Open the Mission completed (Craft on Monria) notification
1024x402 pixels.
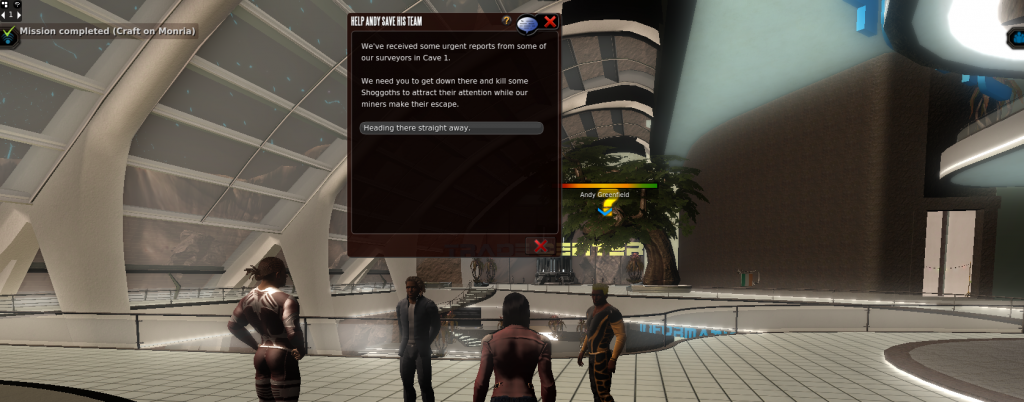107,31
